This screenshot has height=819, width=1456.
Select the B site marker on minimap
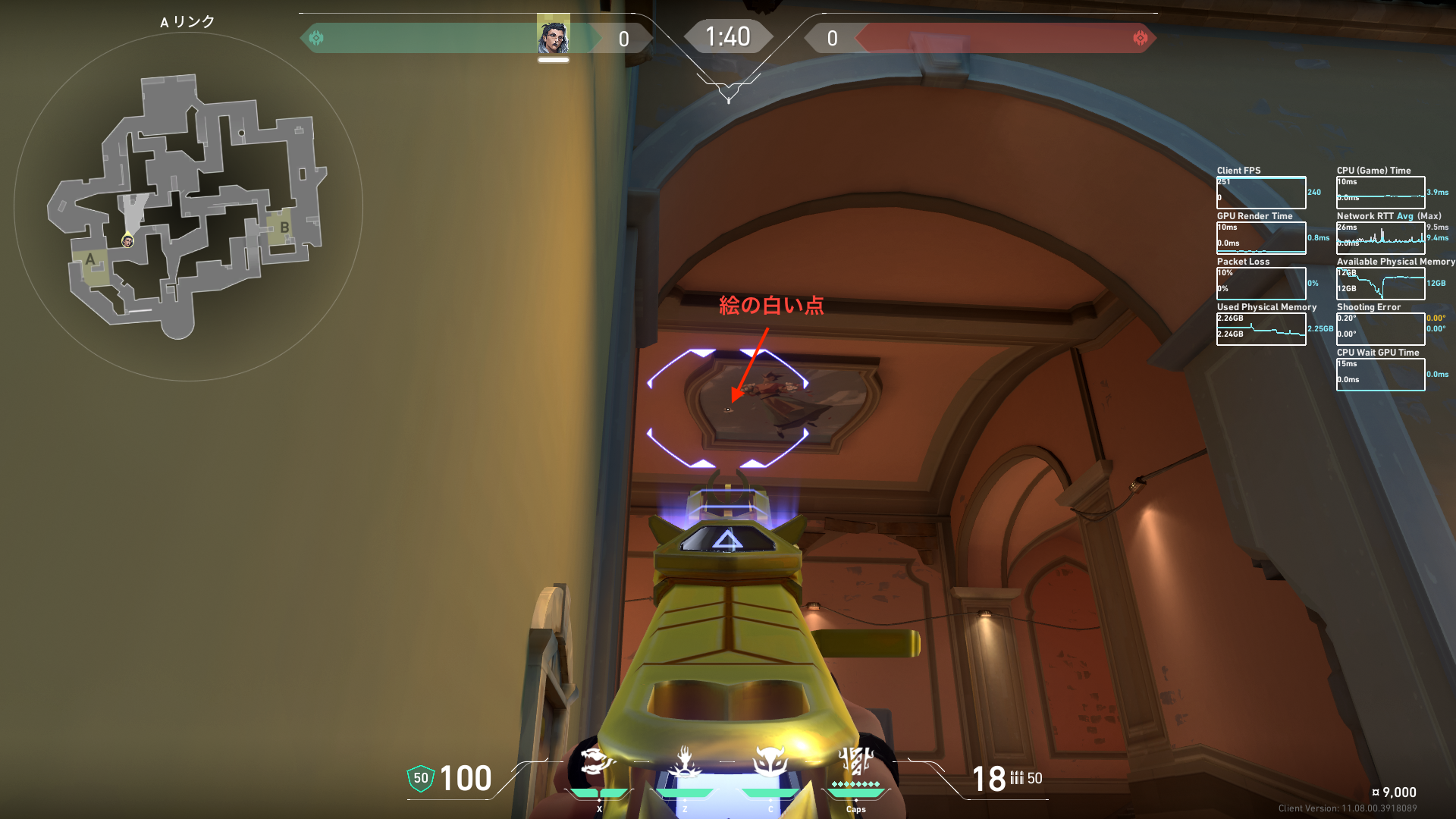(x=284, y=227)
